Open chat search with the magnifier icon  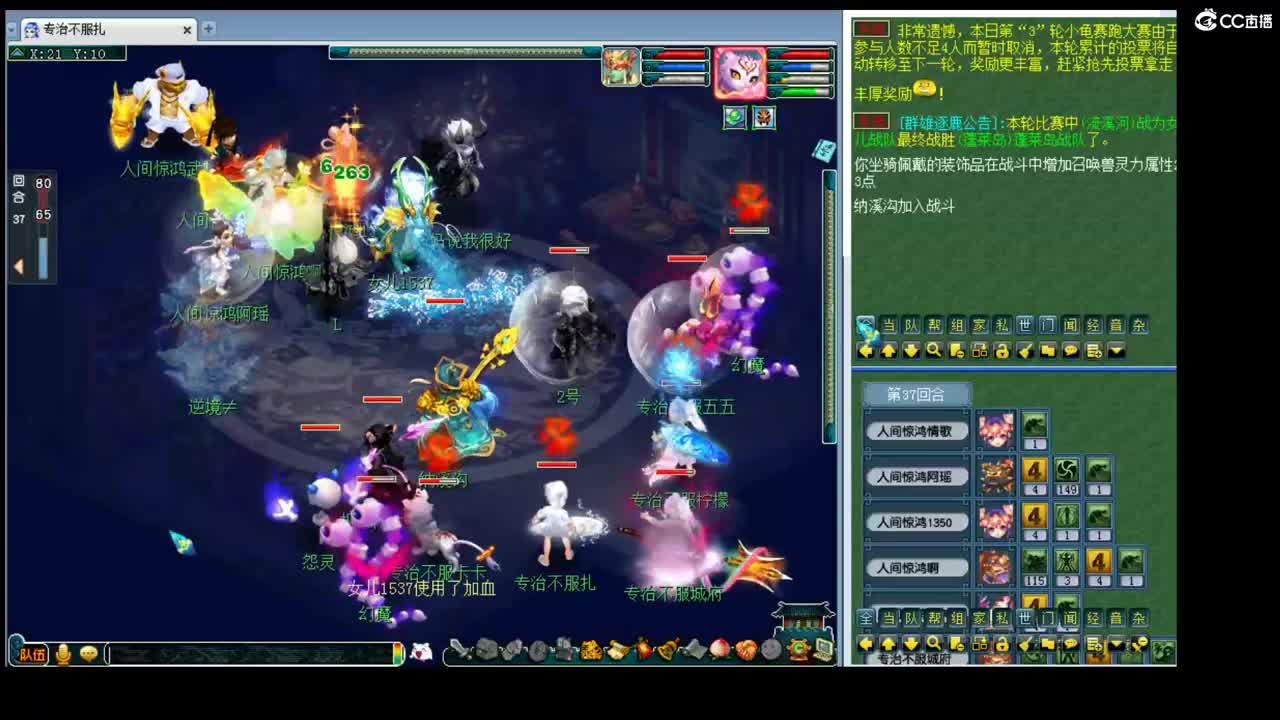click(933, 349)
